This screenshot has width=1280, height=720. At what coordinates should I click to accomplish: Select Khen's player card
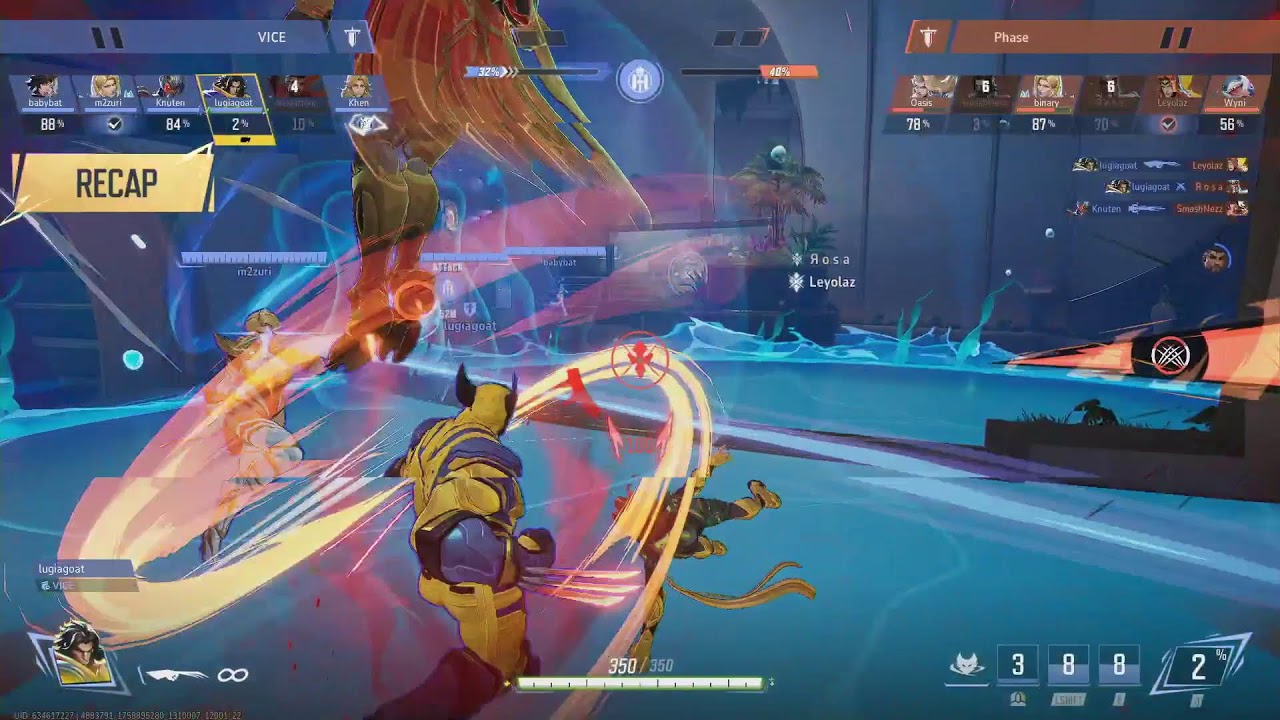click(x=359, y=105)
